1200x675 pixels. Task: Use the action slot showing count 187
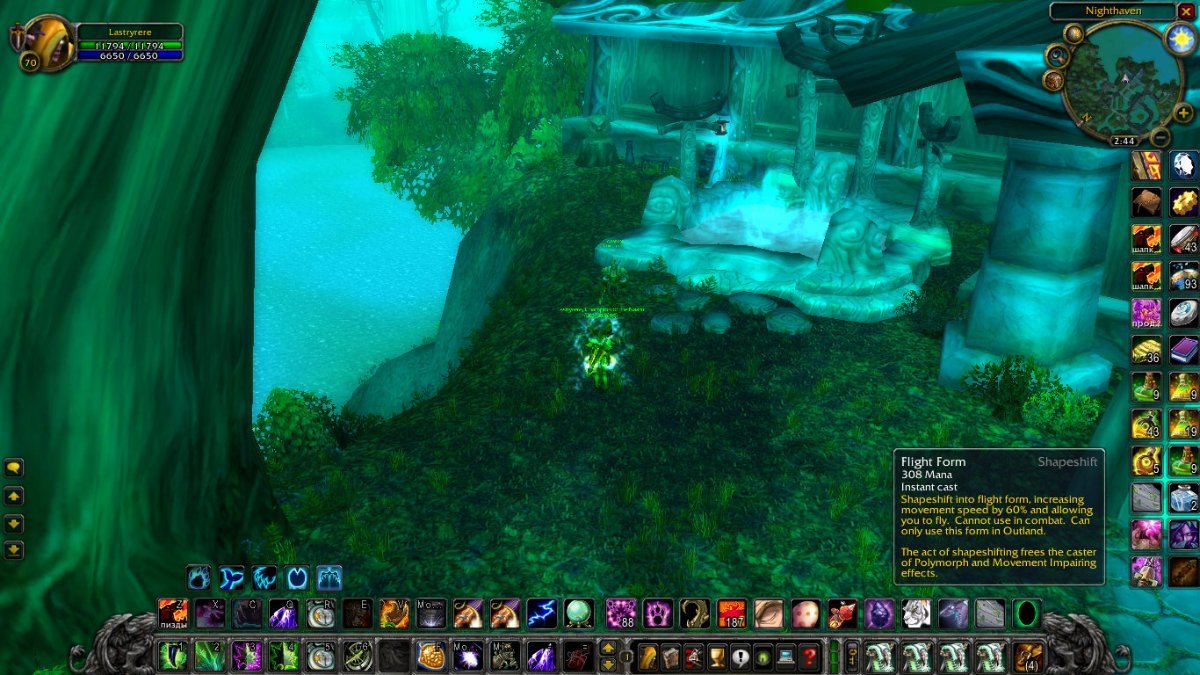coord(733,613)
